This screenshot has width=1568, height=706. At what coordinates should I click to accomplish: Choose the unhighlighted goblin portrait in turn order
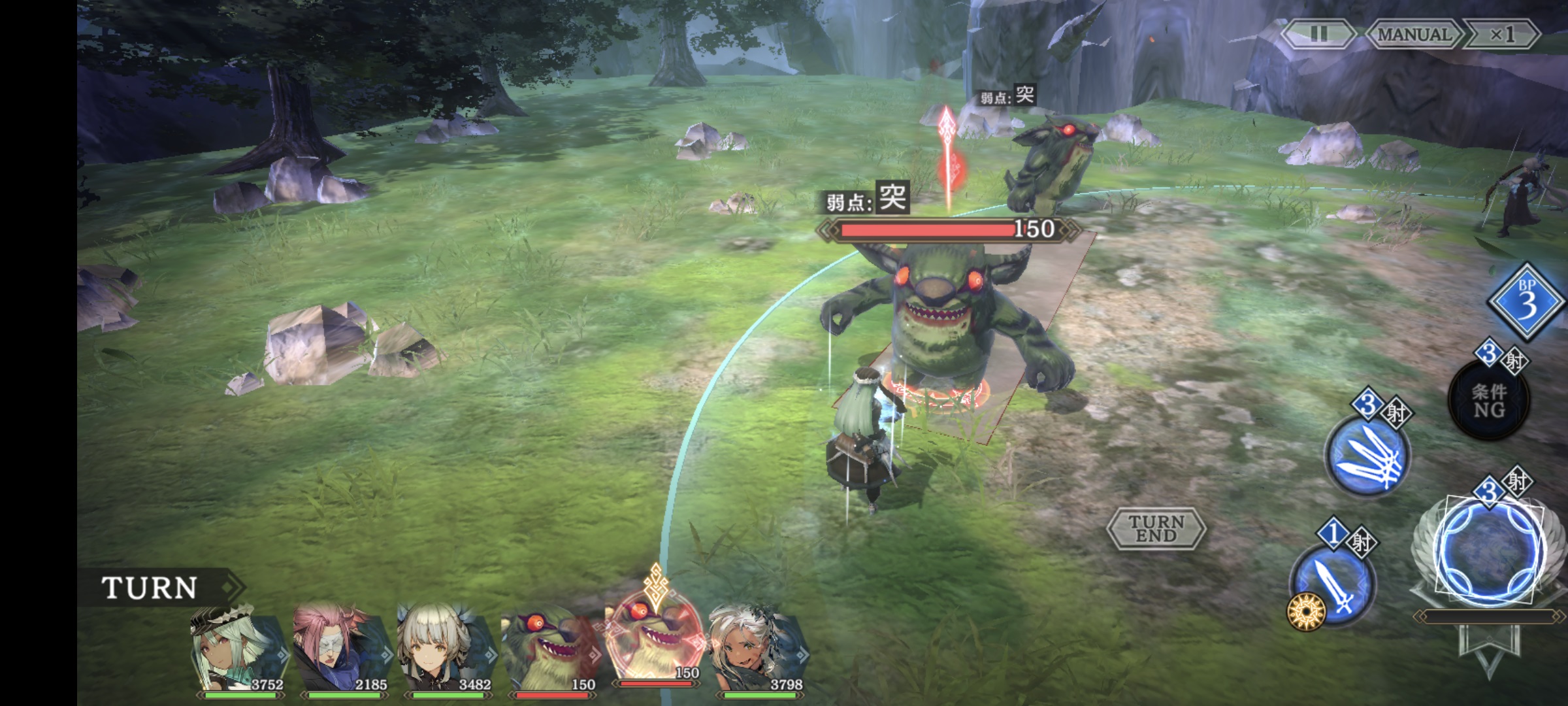click(x=550, y=649)
